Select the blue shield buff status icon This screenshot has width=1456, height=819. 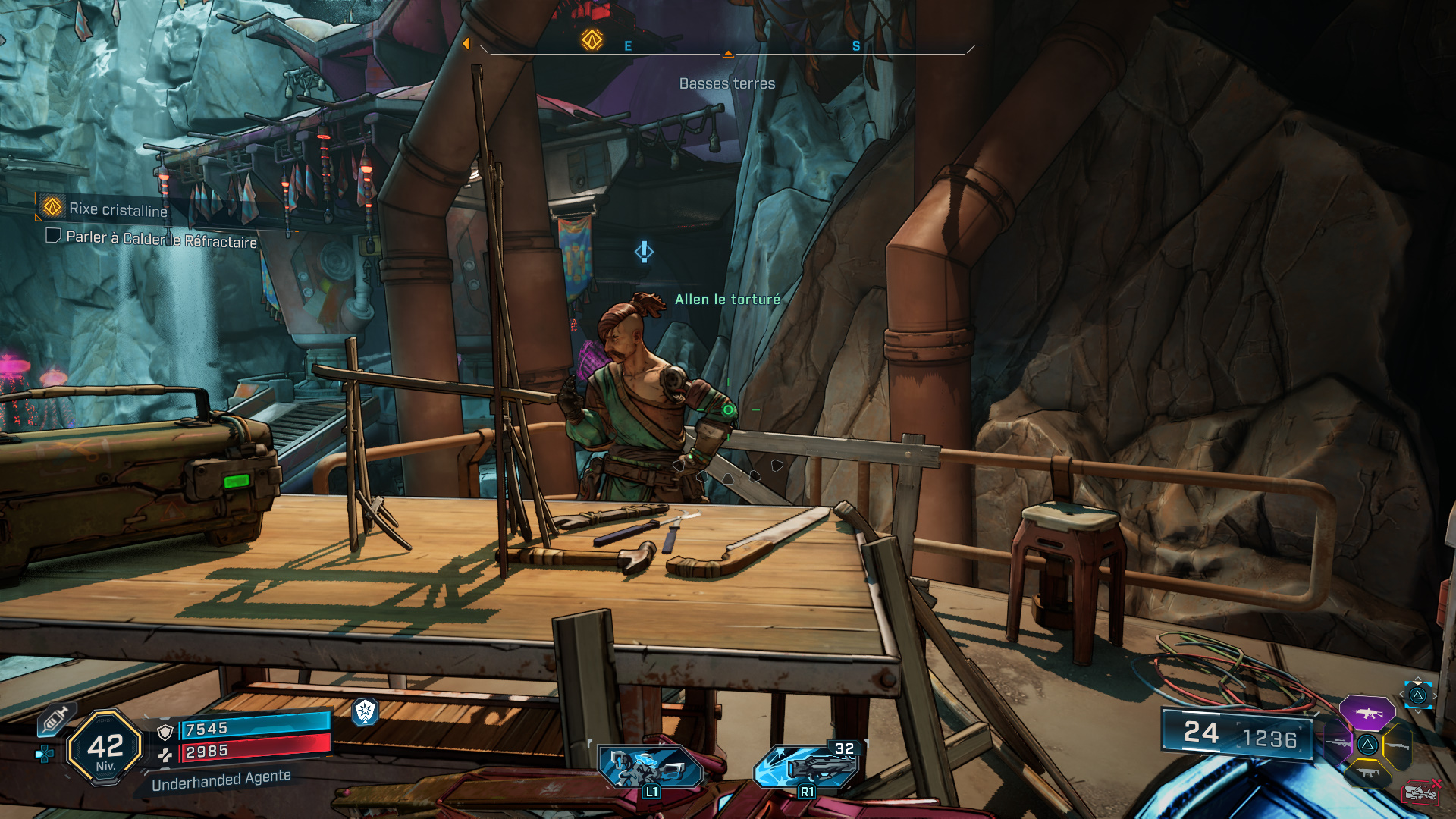pyautogui.click(x=365, y=711)
